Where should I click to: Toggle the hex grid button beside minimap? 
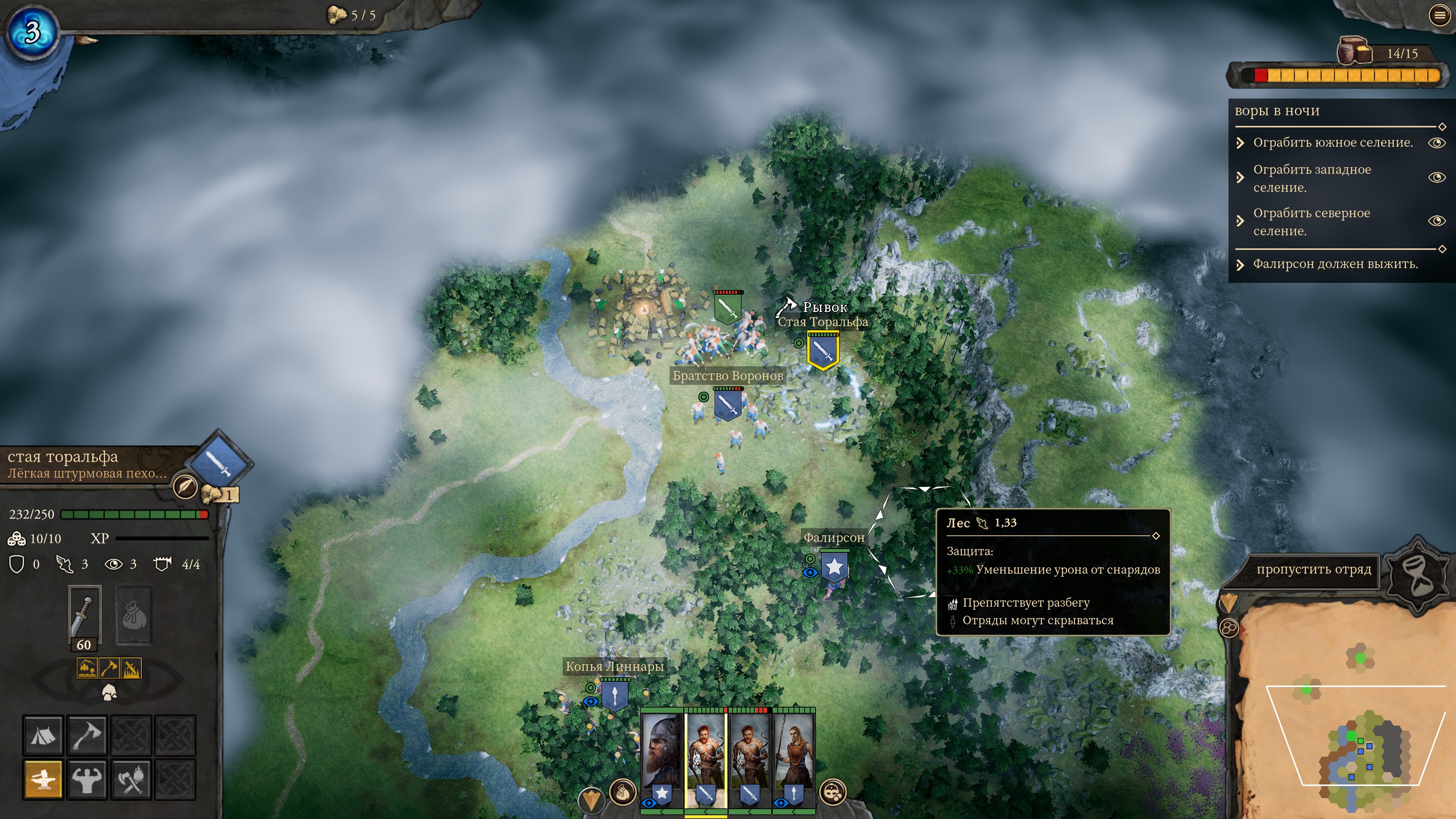(1229, 628)
